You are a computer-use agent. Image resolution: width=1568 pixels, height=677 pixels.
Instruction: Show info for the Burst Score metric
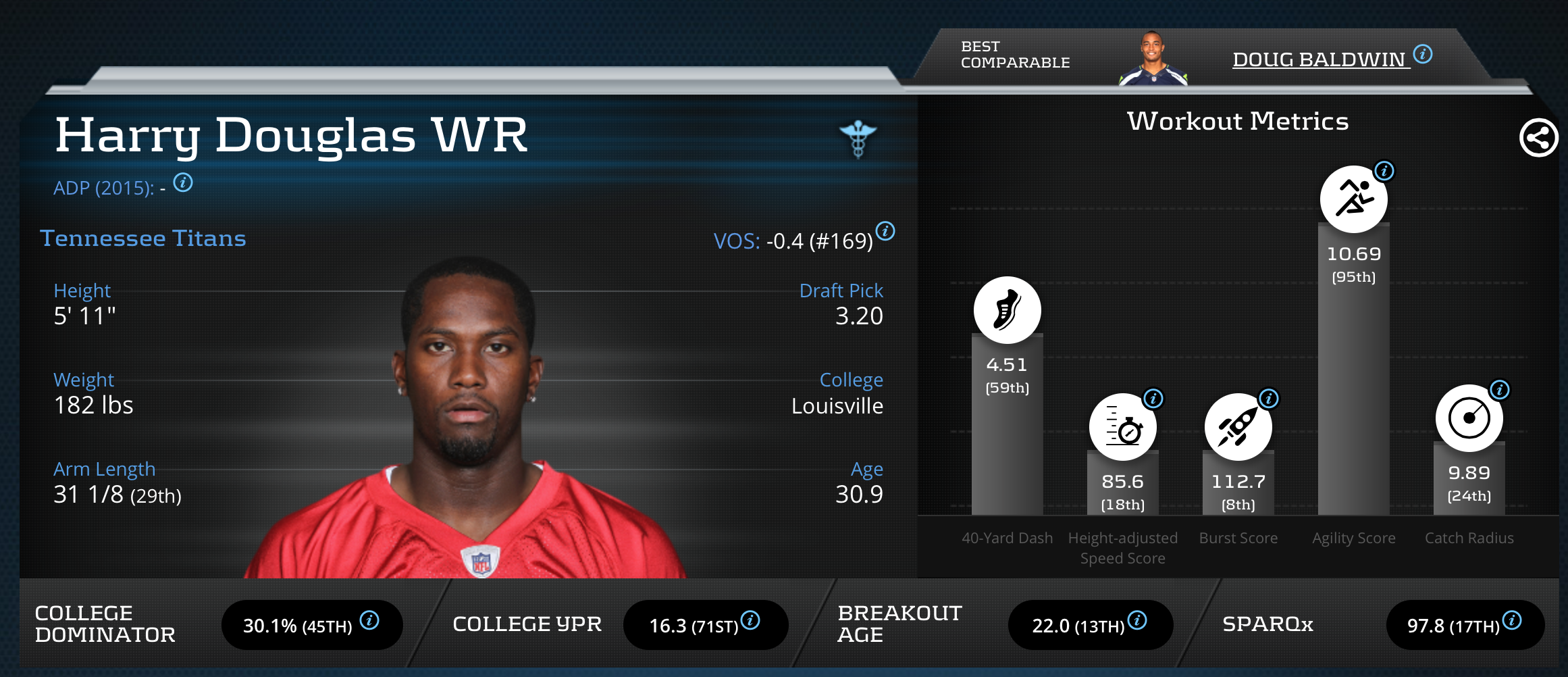1269,398
